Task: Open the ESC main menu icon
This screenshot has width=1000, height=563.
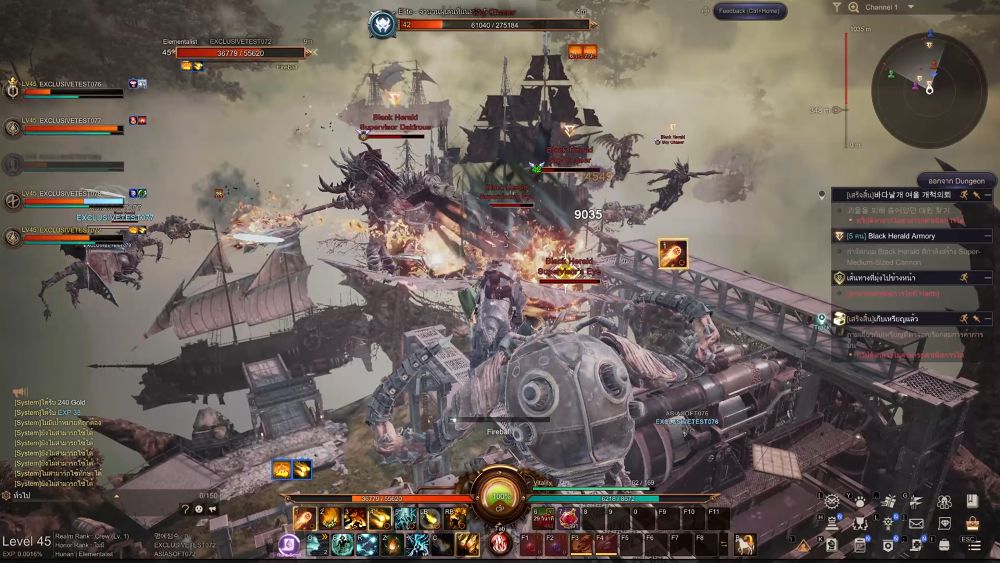Action: [x=972, y=544]
